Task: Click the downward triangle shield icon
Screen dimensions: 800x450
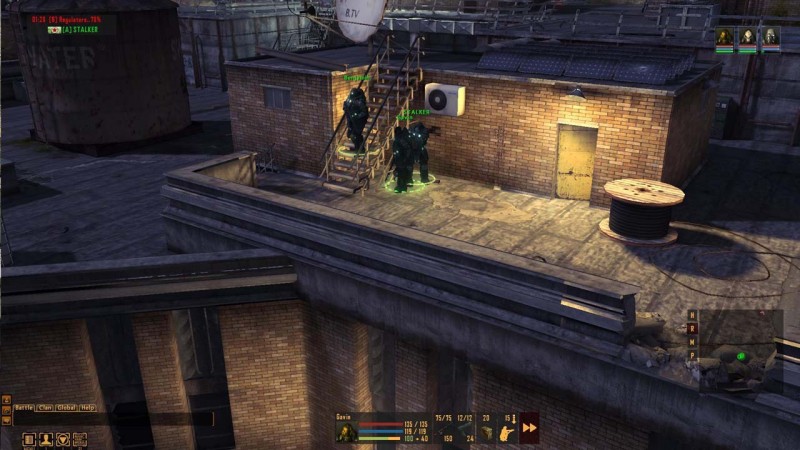Action: click(62, 439)
